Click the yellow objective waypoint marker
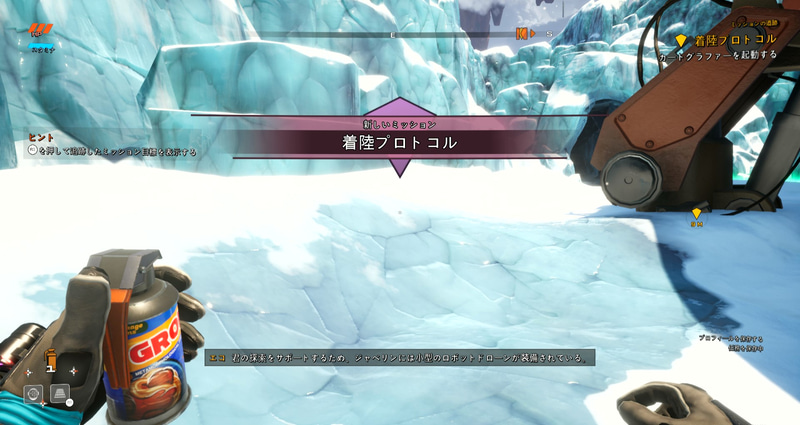 tap(697, 213)
